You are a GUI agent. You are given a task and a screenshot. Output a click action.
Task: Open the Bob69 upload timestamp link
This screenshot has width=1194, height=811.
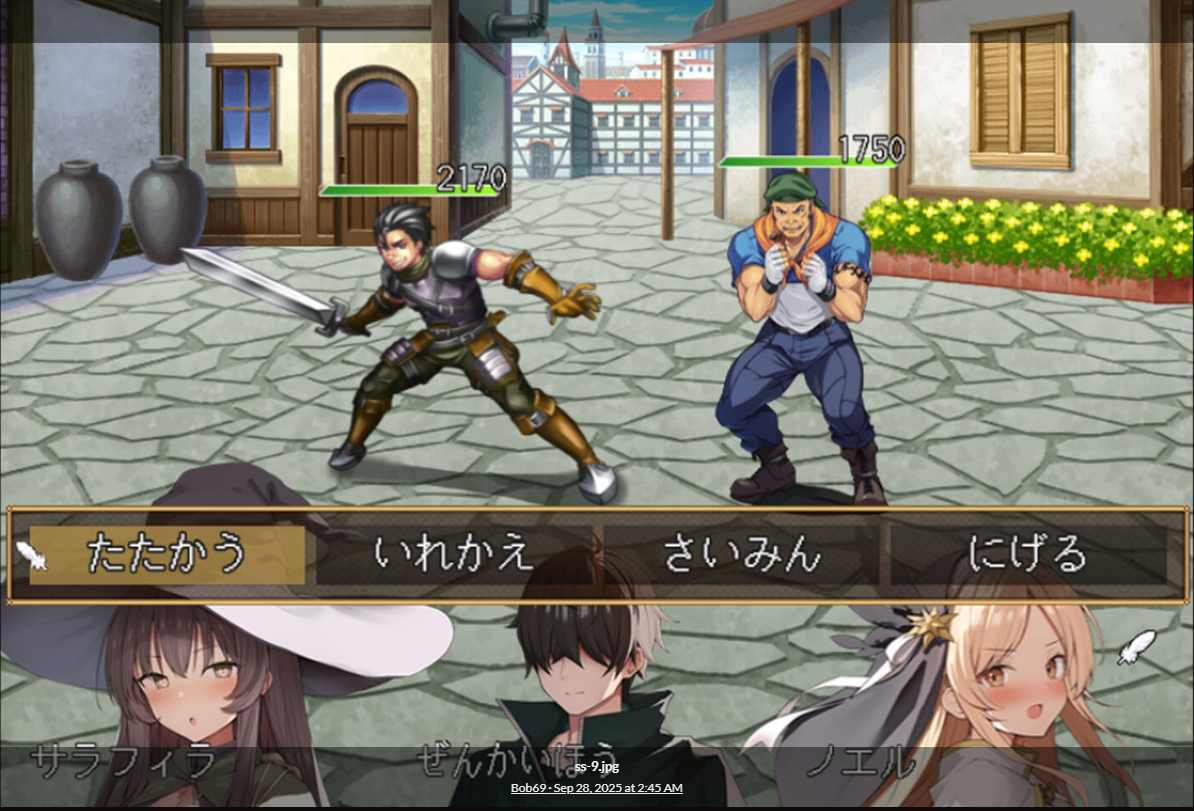[596, 788]
